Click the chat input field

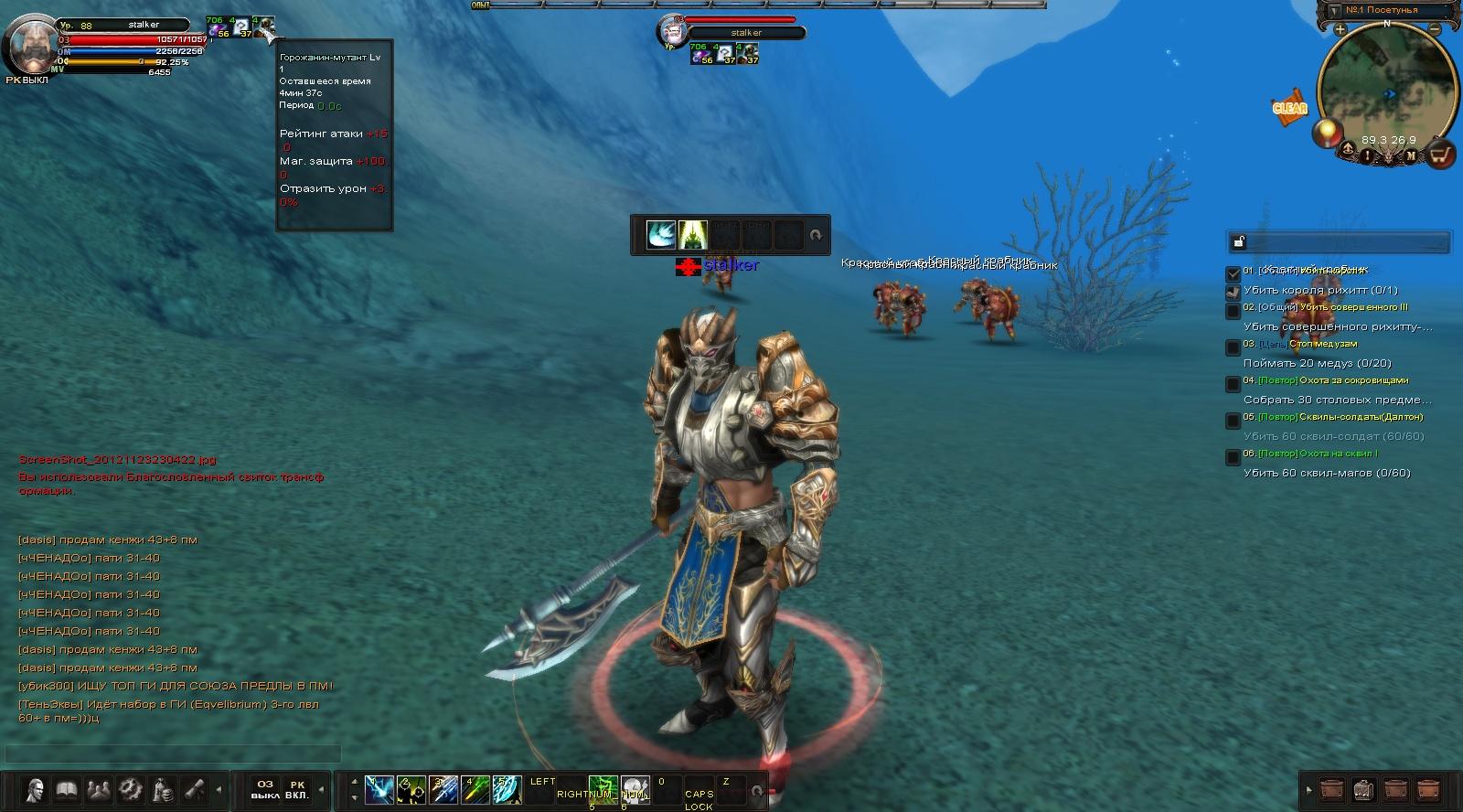point(174,754)
